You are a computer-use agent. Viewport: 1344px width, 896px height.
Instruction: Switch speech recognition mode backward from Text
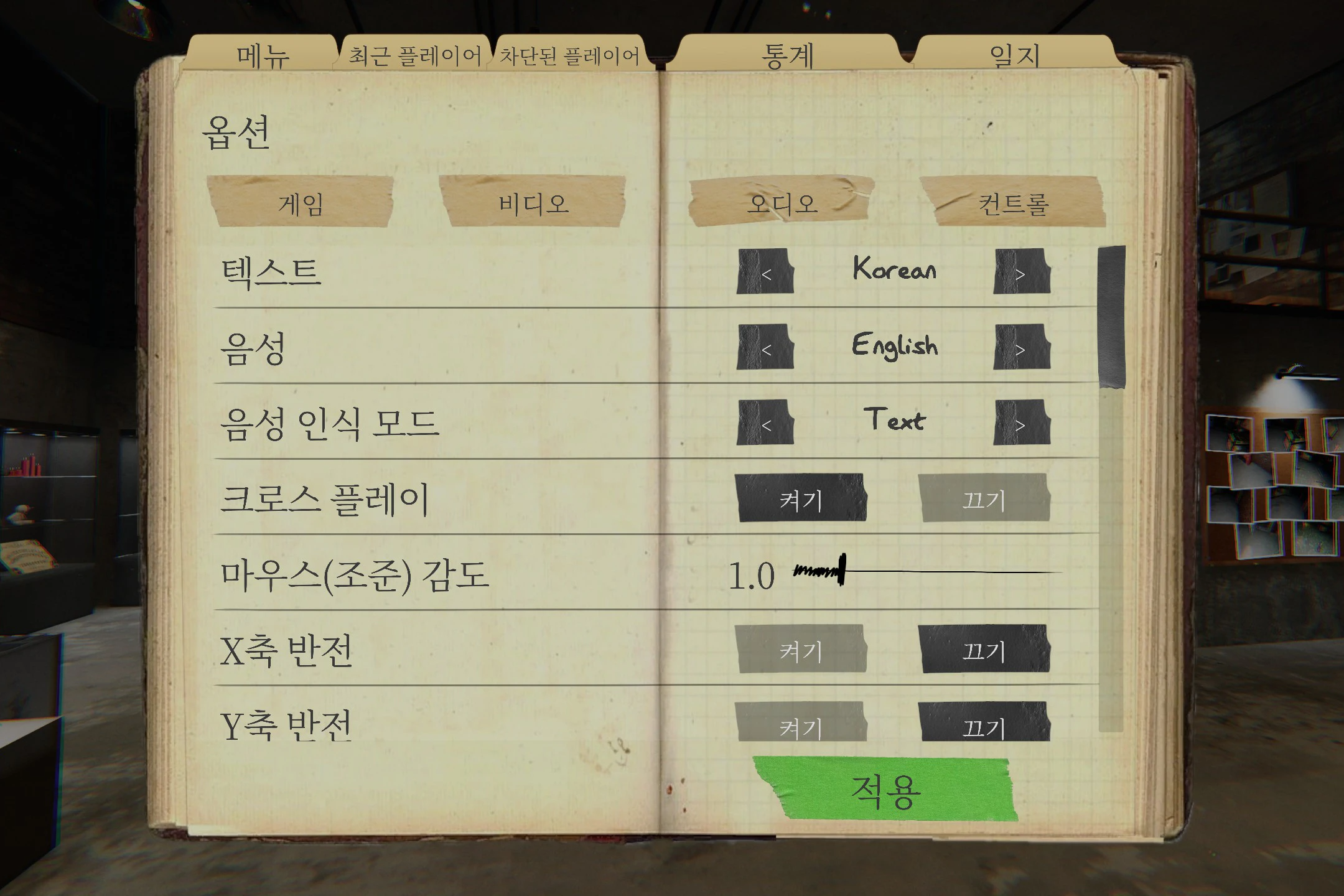pos(767,423)
